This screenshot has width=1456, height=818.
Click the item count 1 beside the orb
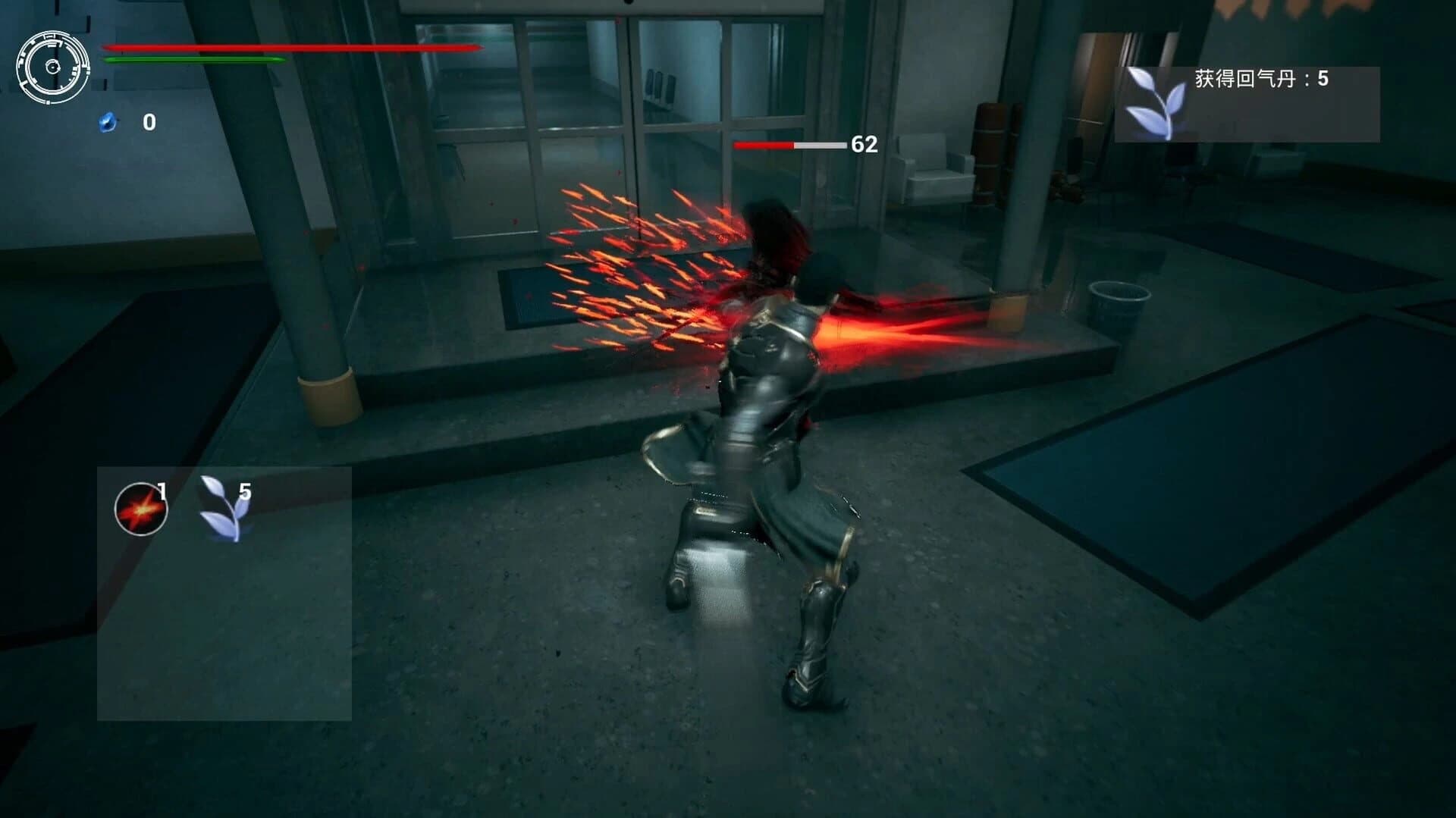[x=162, y=493]
